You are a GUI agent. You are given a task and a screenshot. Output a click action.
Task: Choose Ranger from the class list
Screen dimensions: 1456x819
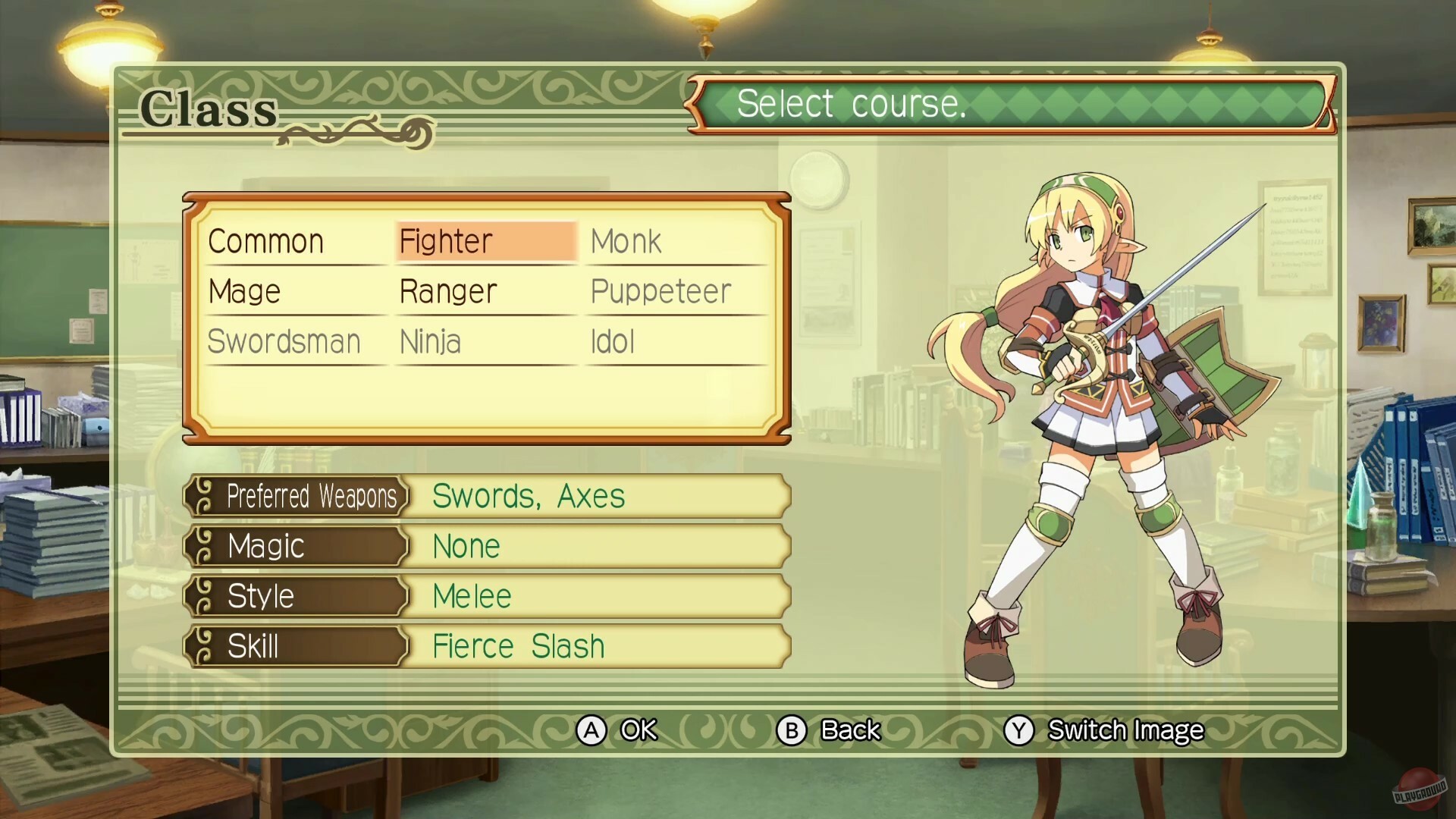click(x=448, y=292)
